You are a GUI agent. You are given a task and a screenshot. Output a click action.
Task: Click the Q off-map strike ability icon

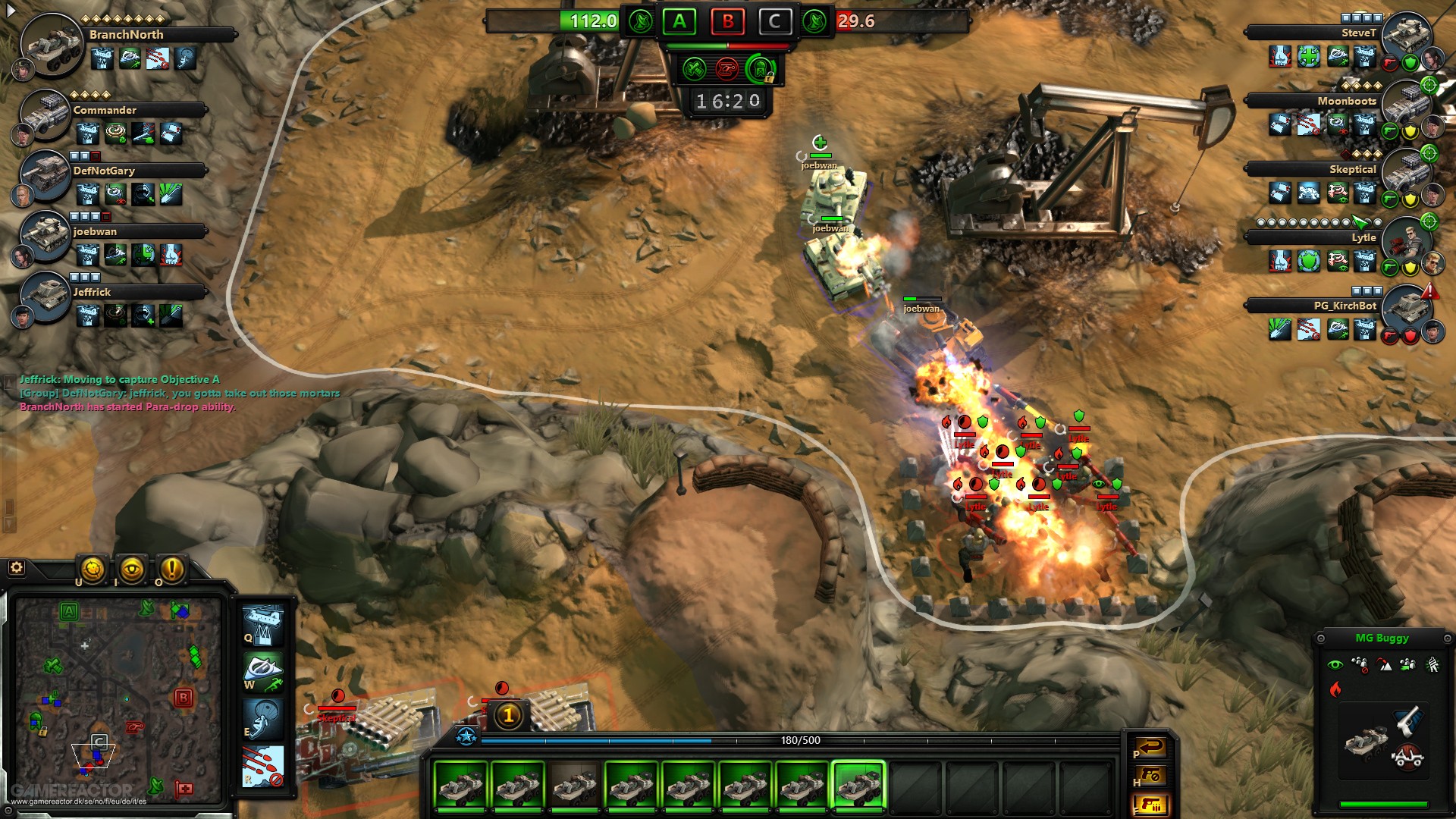pyautogui.click(x=263, y=626)
